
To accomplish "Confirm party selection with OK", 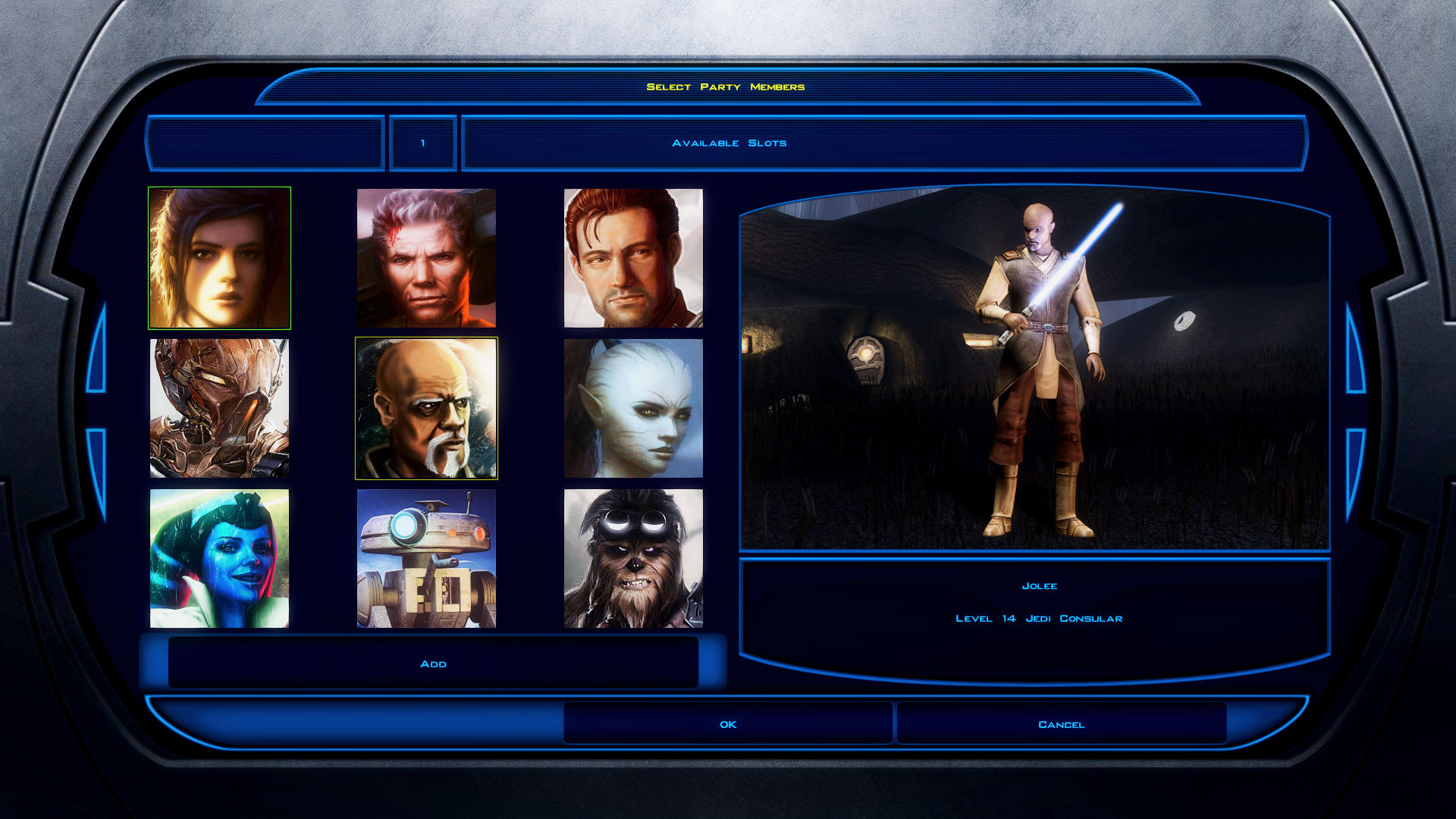I will click(728, 724).
